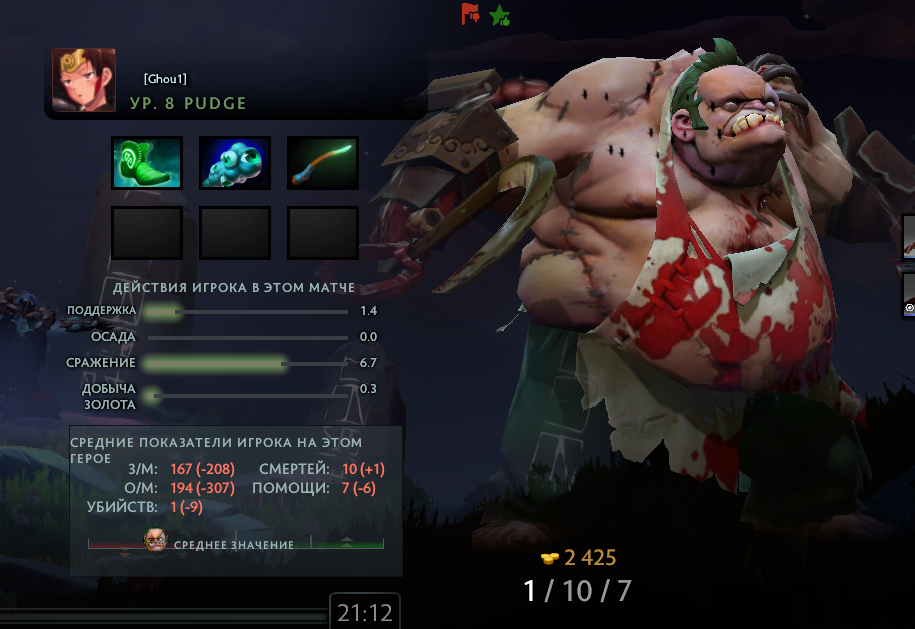This screenshot has width=915, height=629.
Task: Commend the player with the green star
Action: click(x=500, y=15)
